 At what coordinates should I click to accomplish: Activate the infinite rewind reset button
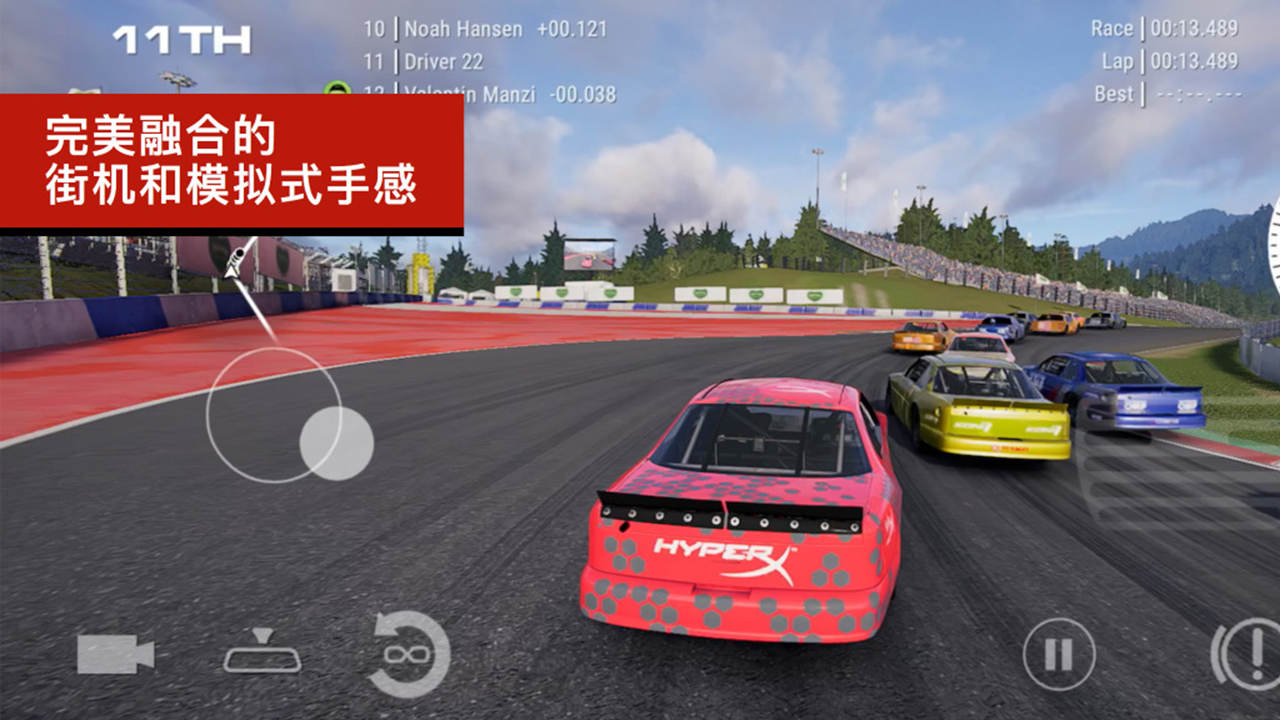tap(409, 654)
